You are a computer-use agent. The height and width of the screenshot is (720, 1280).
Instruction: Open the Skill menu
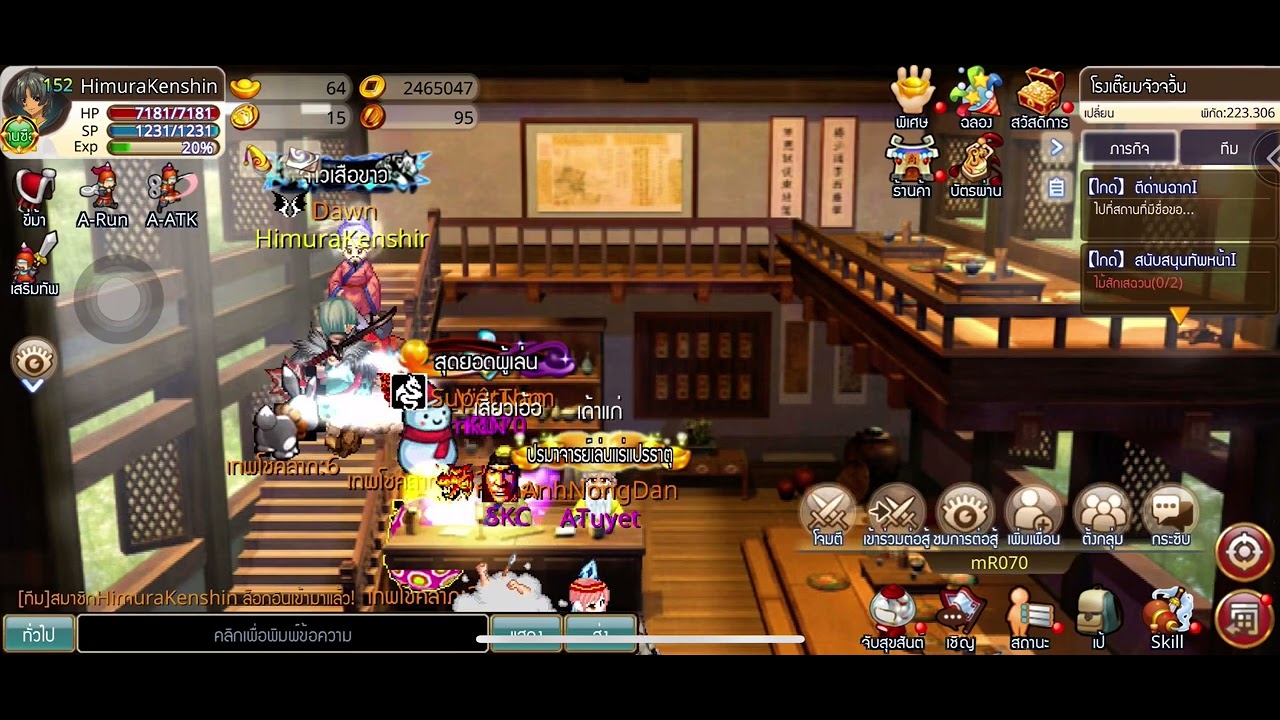click(1167, 618)
